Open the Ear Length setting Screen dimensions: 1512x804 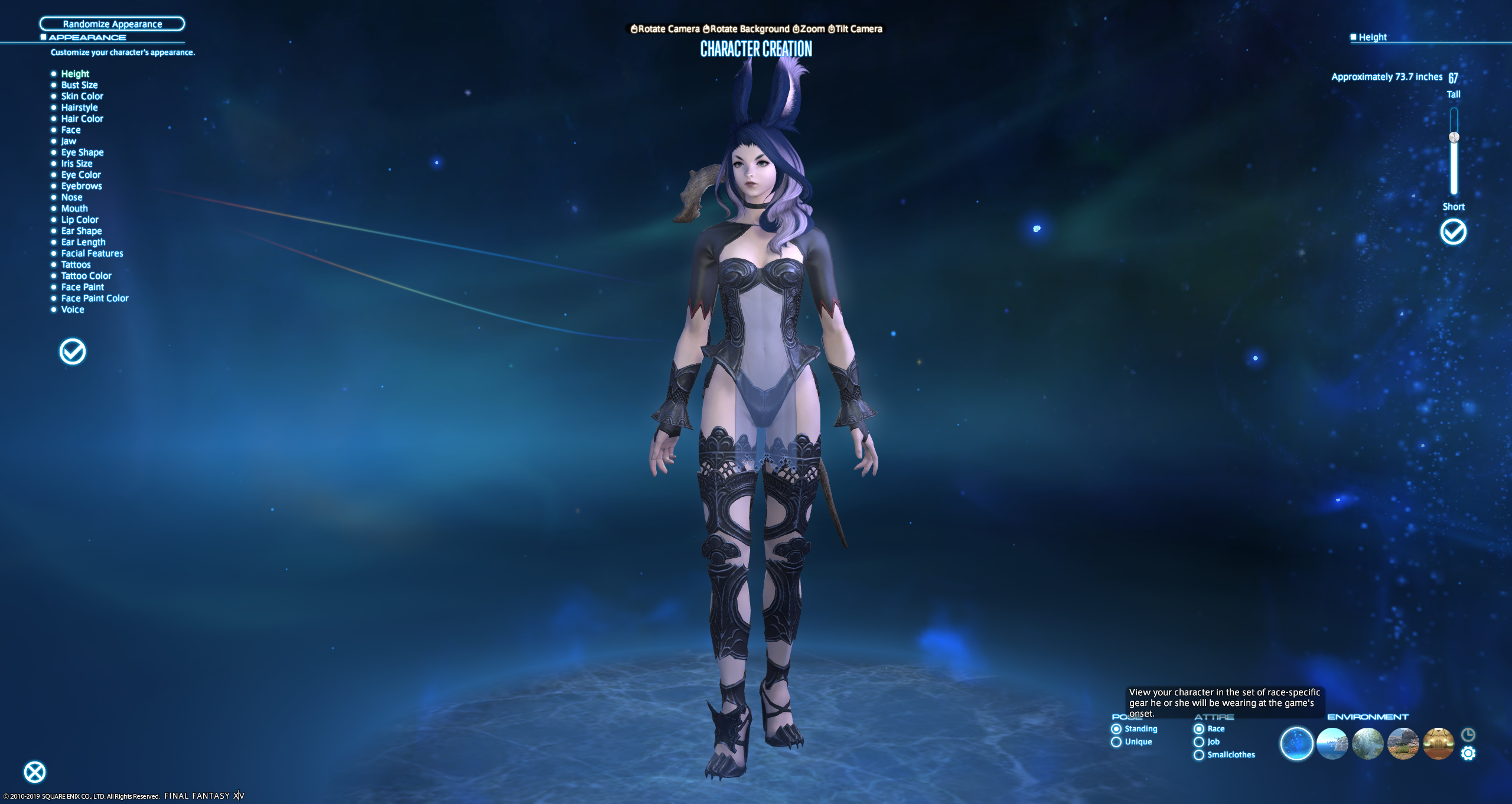pyautogui.click(x=83, y=242)
